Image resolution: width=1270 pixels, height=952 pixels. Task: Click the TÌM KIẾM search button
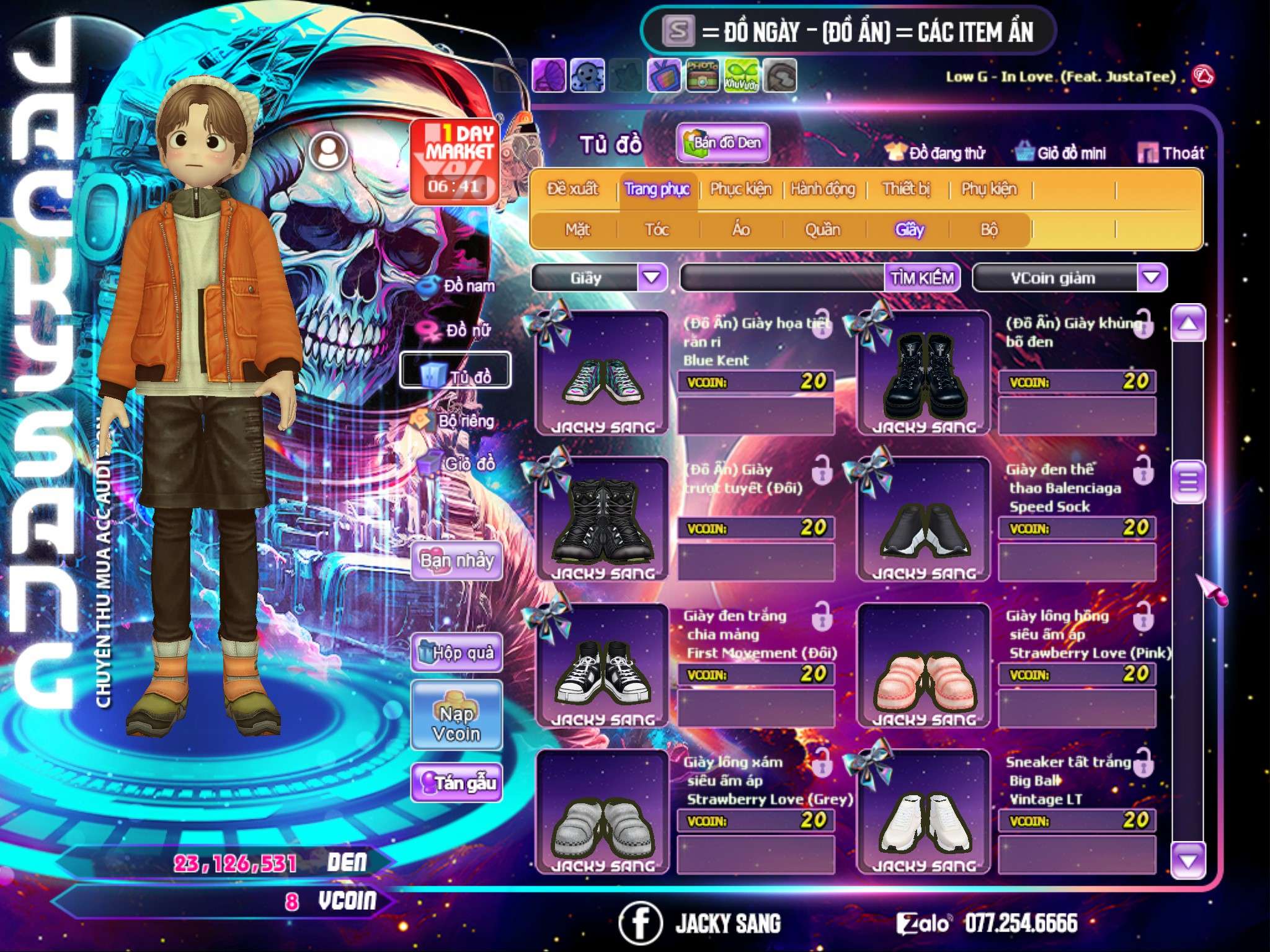(922, 278)
